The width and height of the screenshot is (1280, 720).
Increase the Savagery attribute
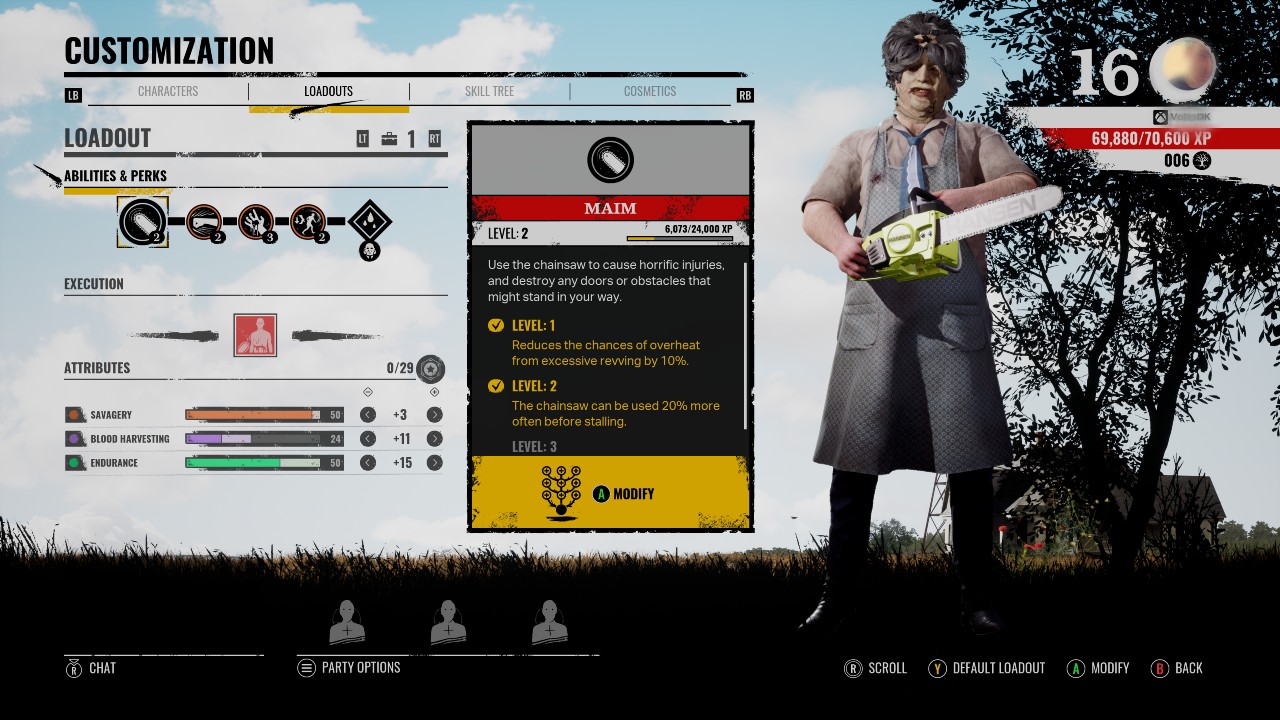[x=434, y=415]
